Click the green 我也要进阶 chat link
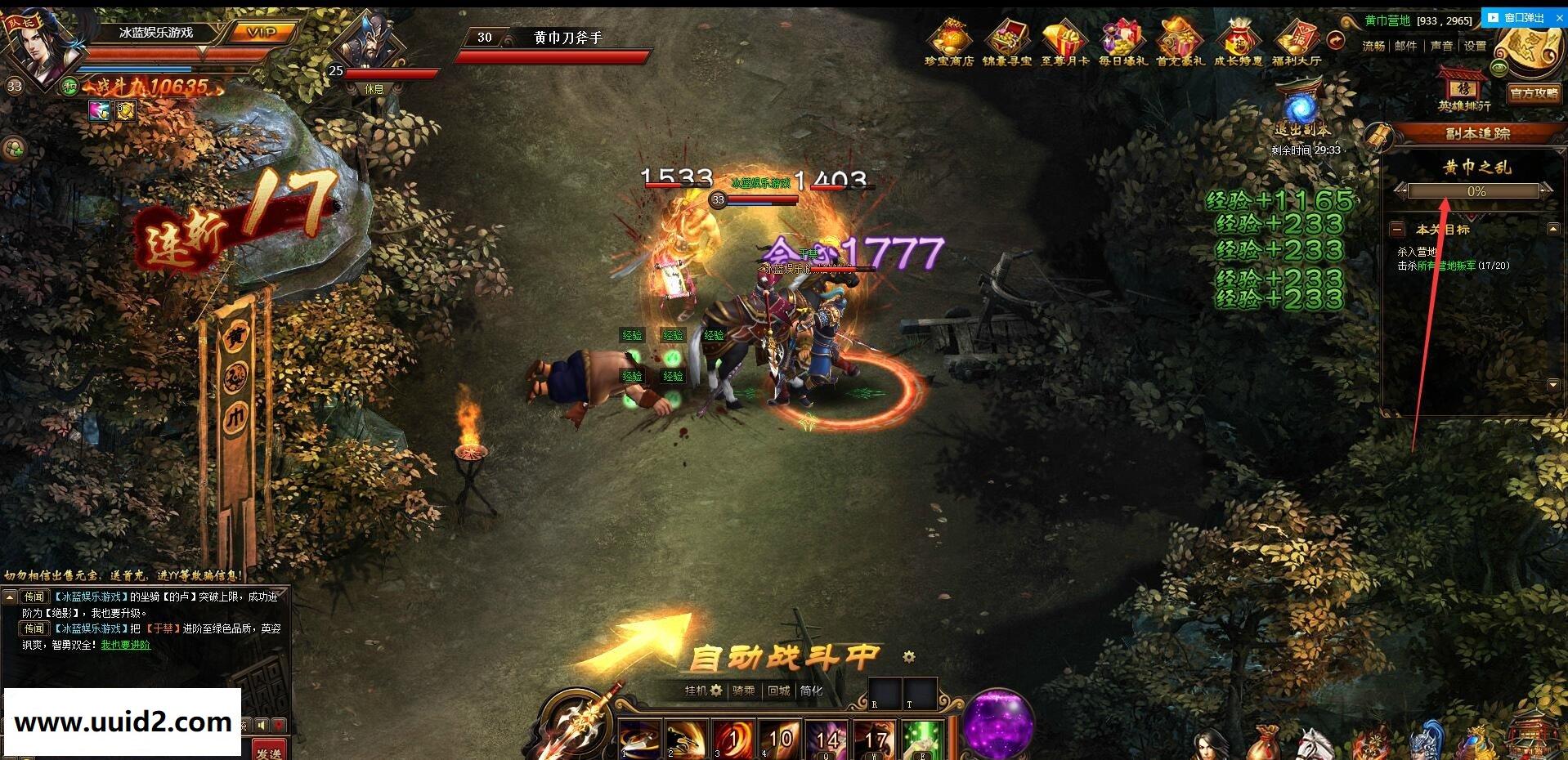This screenshot has width=1568, height=760. point(125,645)
